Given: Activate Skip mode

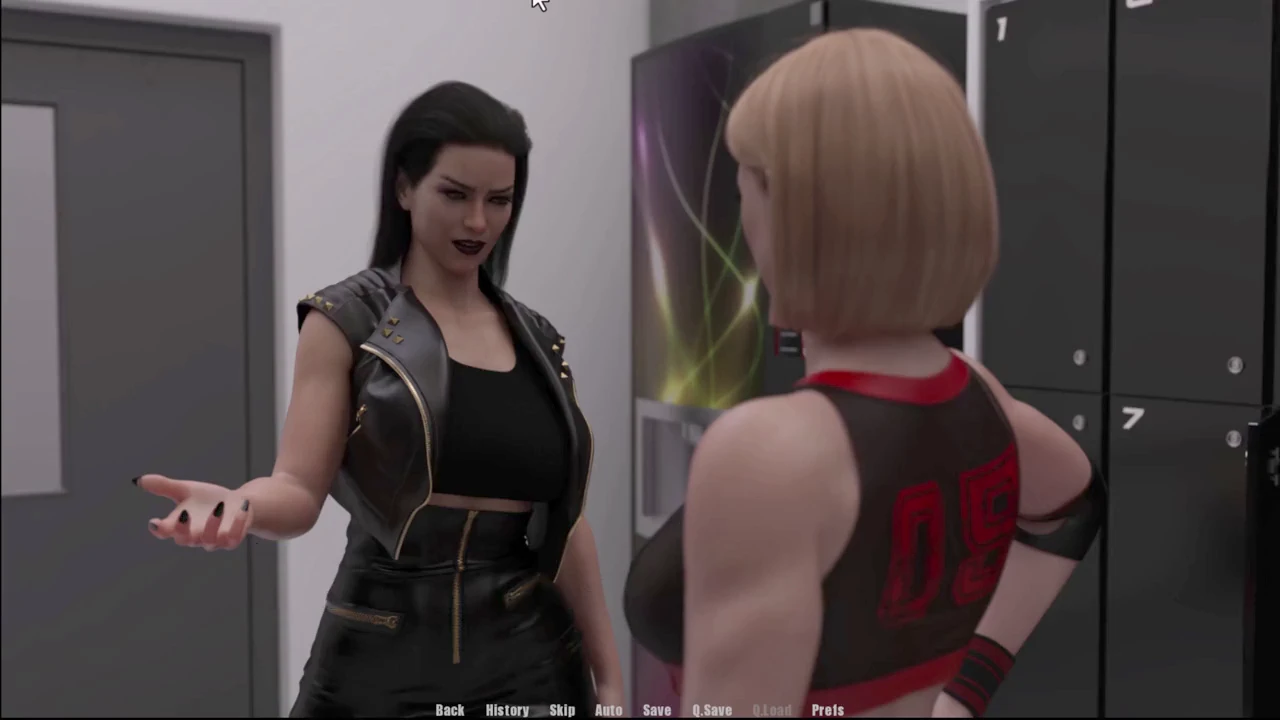Looking at the screenshot, I should [x=562, y=710].
